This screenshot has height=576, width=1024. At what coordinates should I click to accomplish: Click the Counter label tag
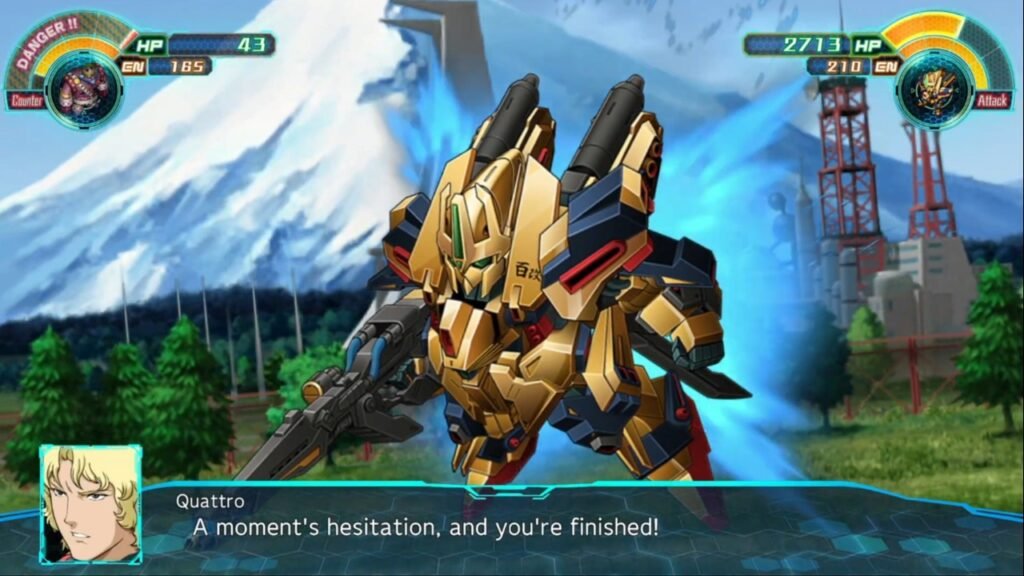26,100
